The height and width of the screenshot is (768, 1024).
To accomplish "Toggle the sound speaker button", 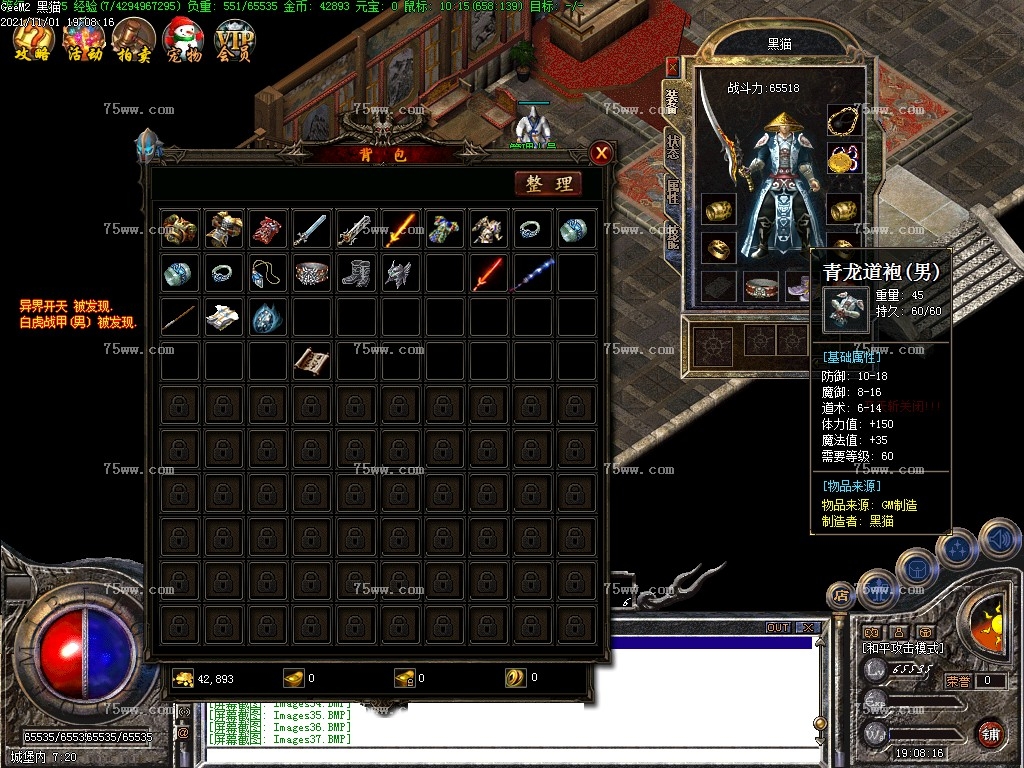I will pos(998,539).
